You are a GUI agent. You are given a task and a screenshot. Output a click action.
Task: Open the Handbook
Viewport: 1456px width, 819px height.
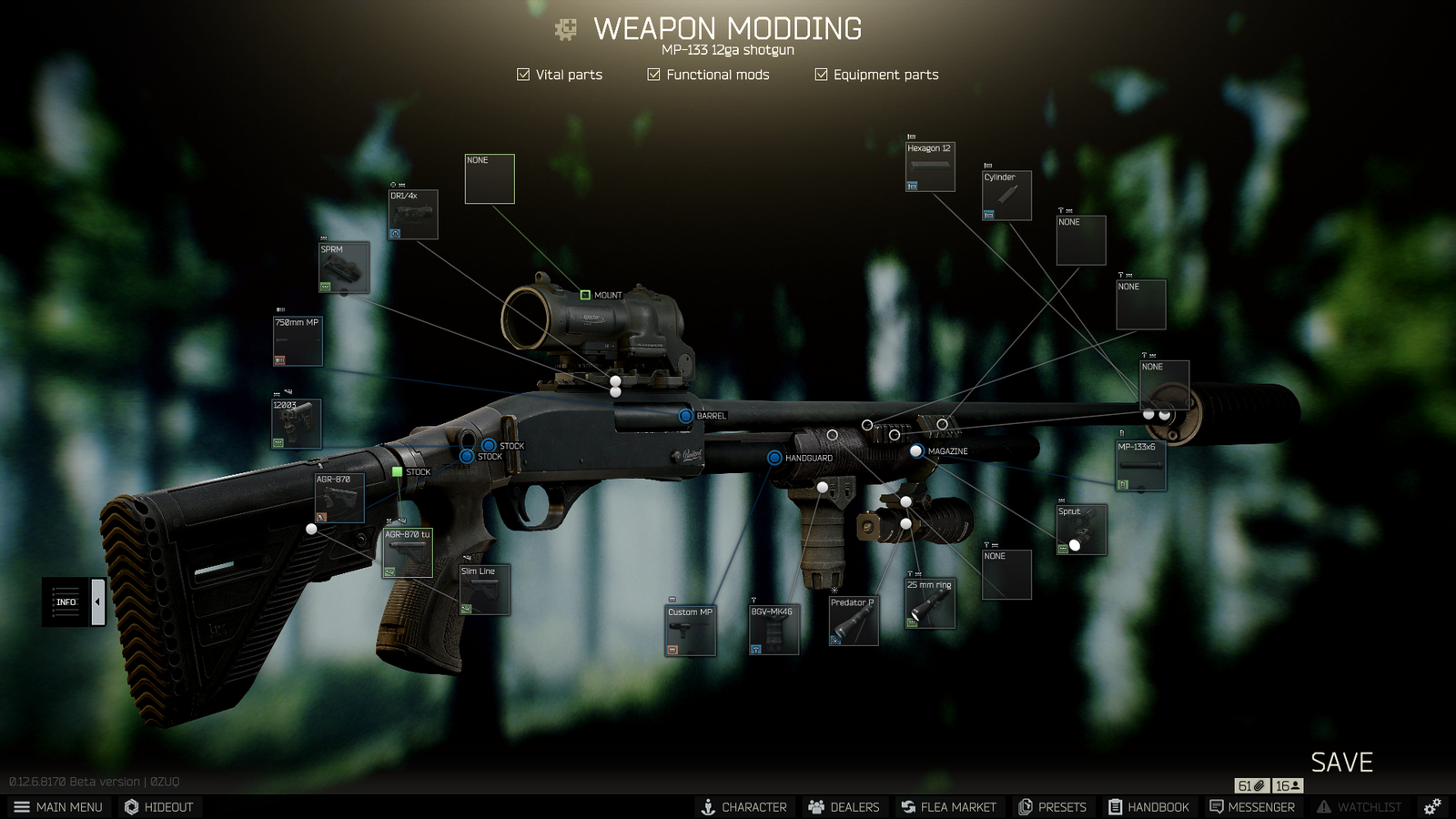click(x=1150, y=806)
